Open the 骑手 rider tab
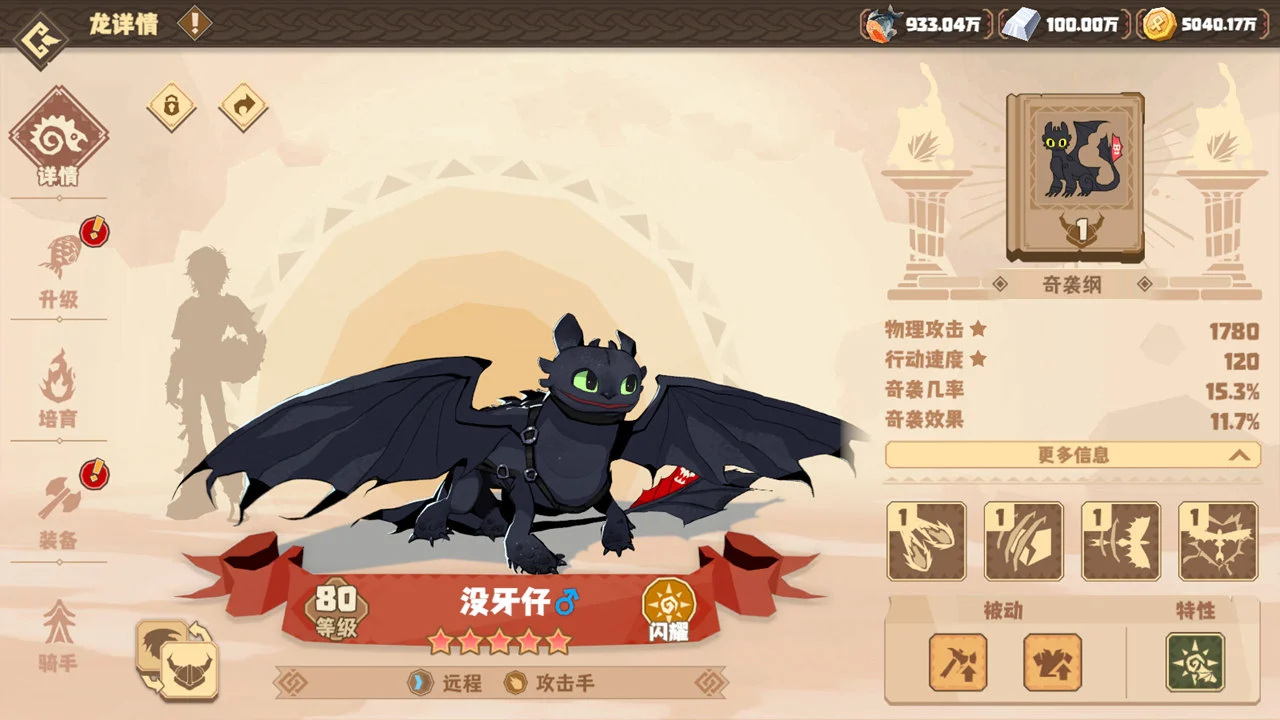 tap(58, 634)
